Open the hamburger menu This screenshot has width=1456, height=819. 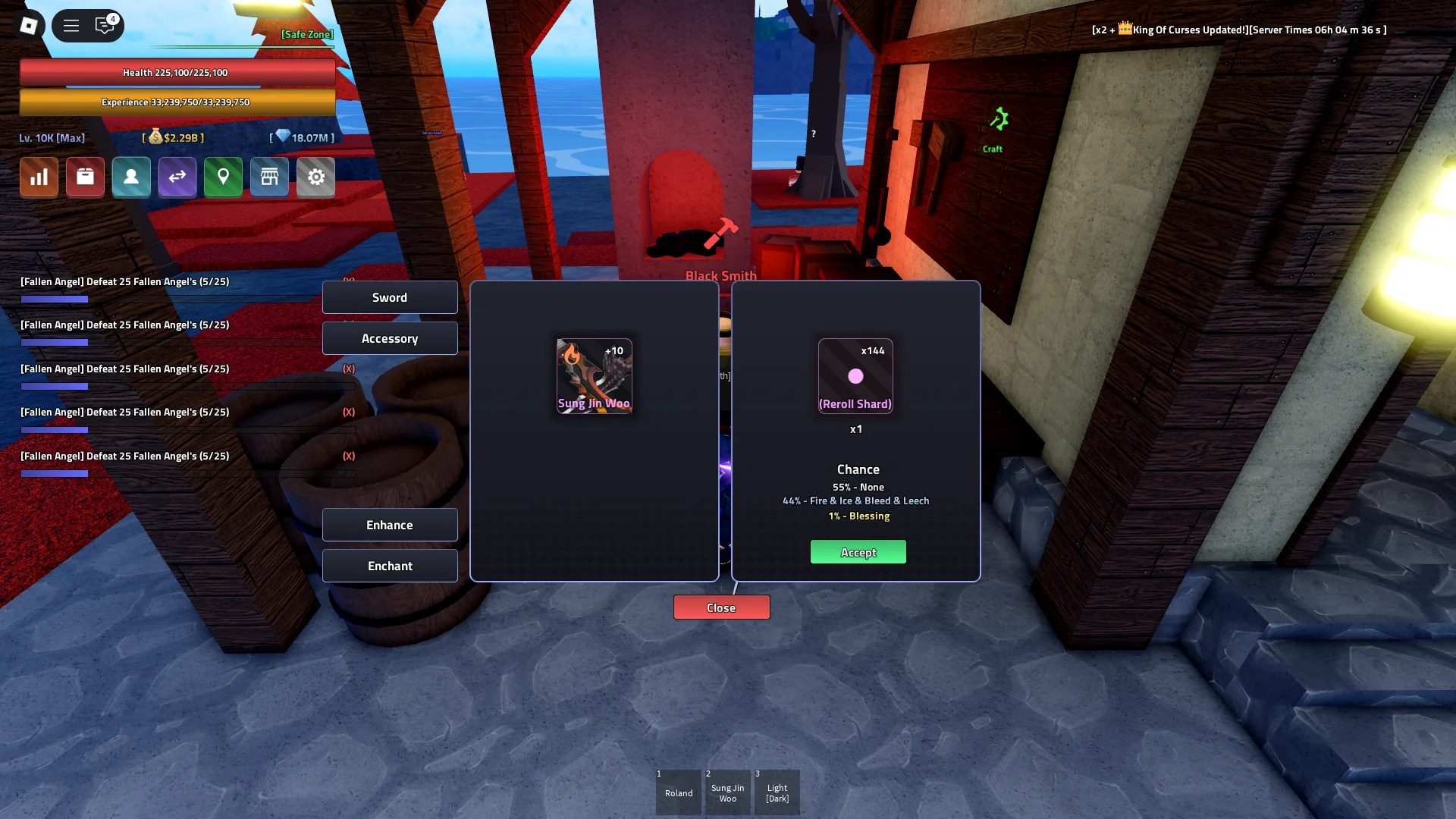(71, 26)
